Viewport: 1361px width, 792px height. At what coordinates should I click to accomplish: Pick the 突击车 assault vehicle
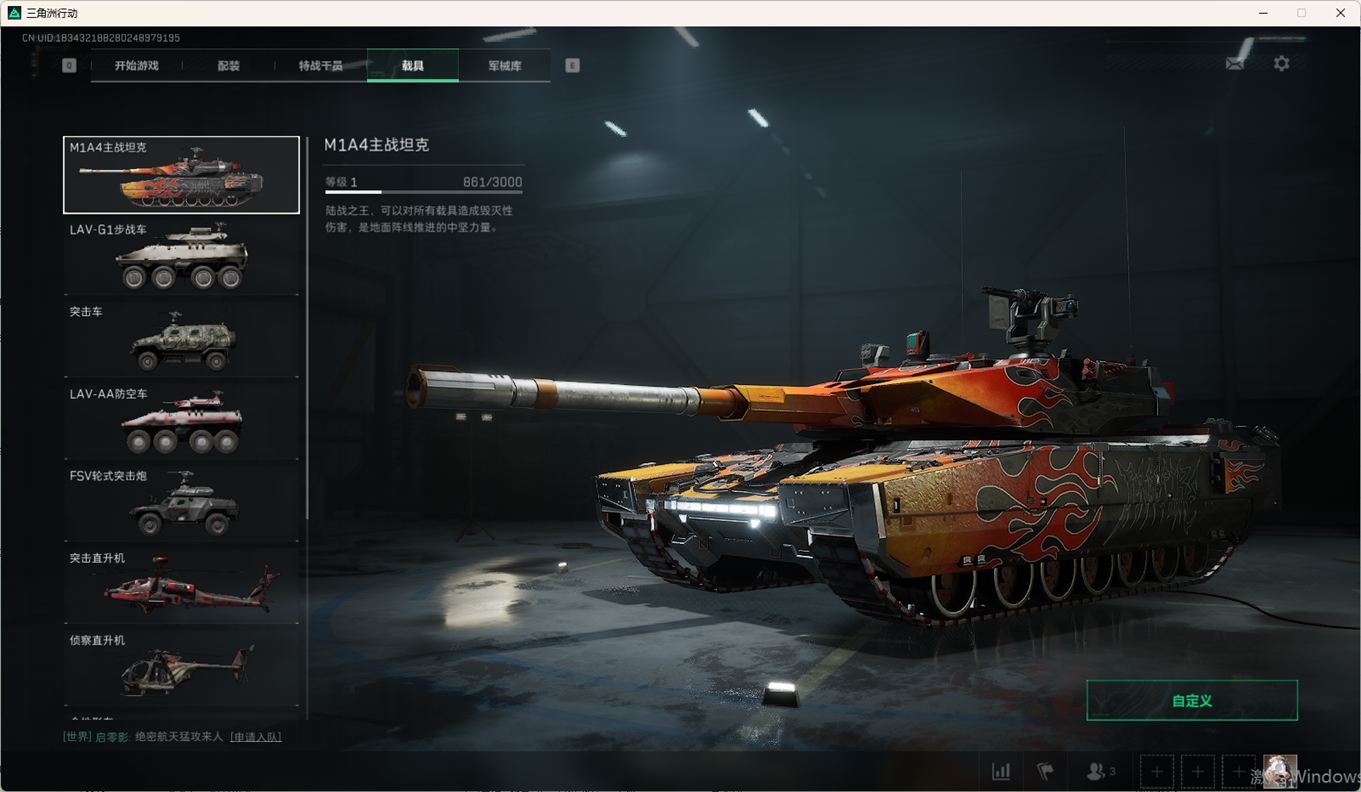click(181, 339)
